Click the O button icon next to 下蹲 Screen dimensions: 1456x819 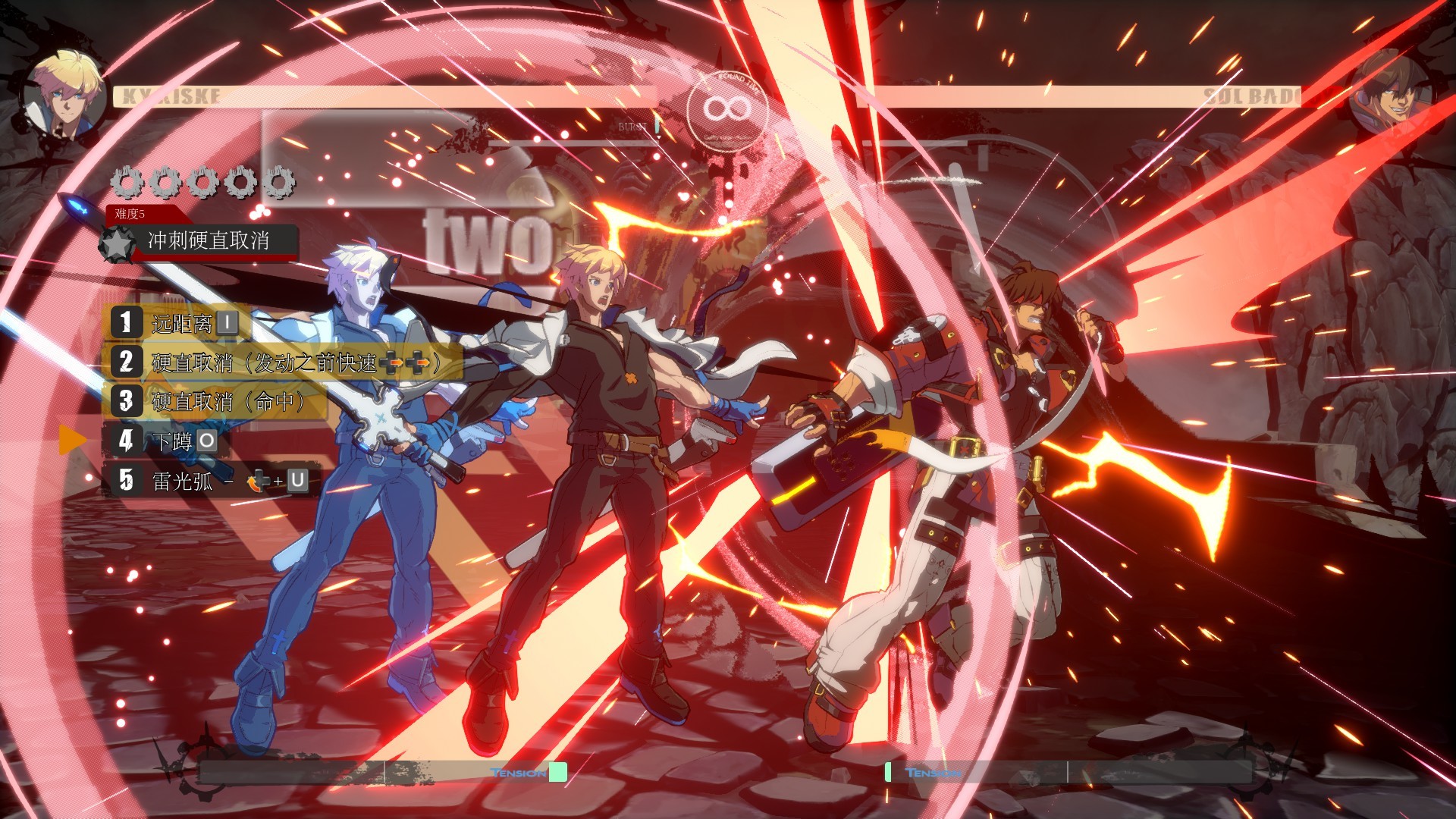coord(206,442)
